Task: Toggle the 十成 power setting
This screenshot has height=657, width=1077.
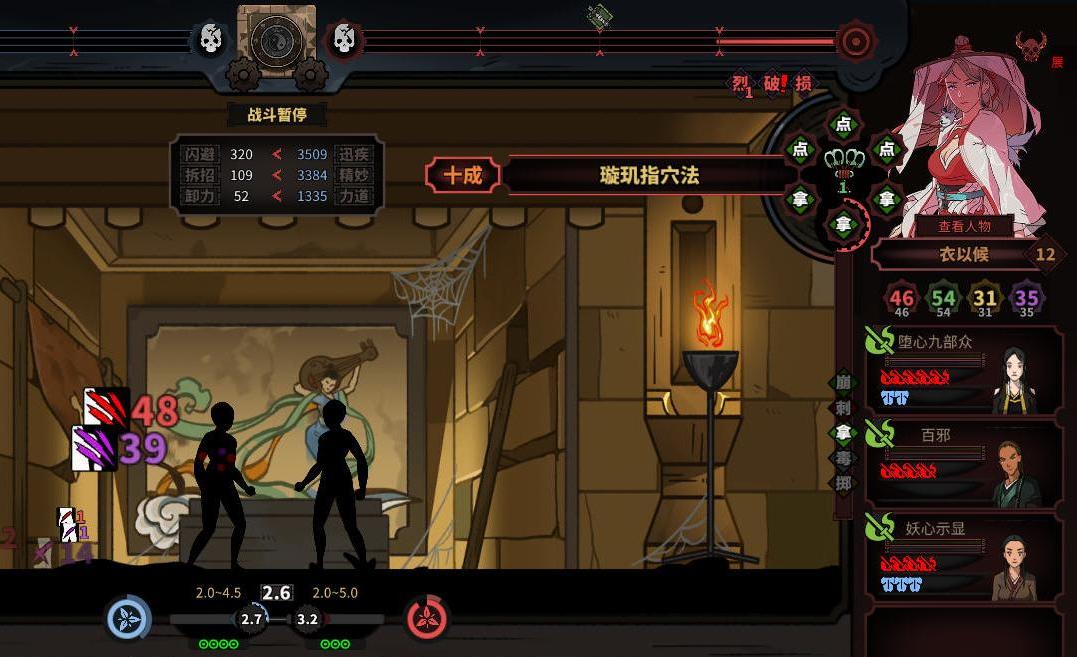Action: pyautogui.click(x=462, y=176)
